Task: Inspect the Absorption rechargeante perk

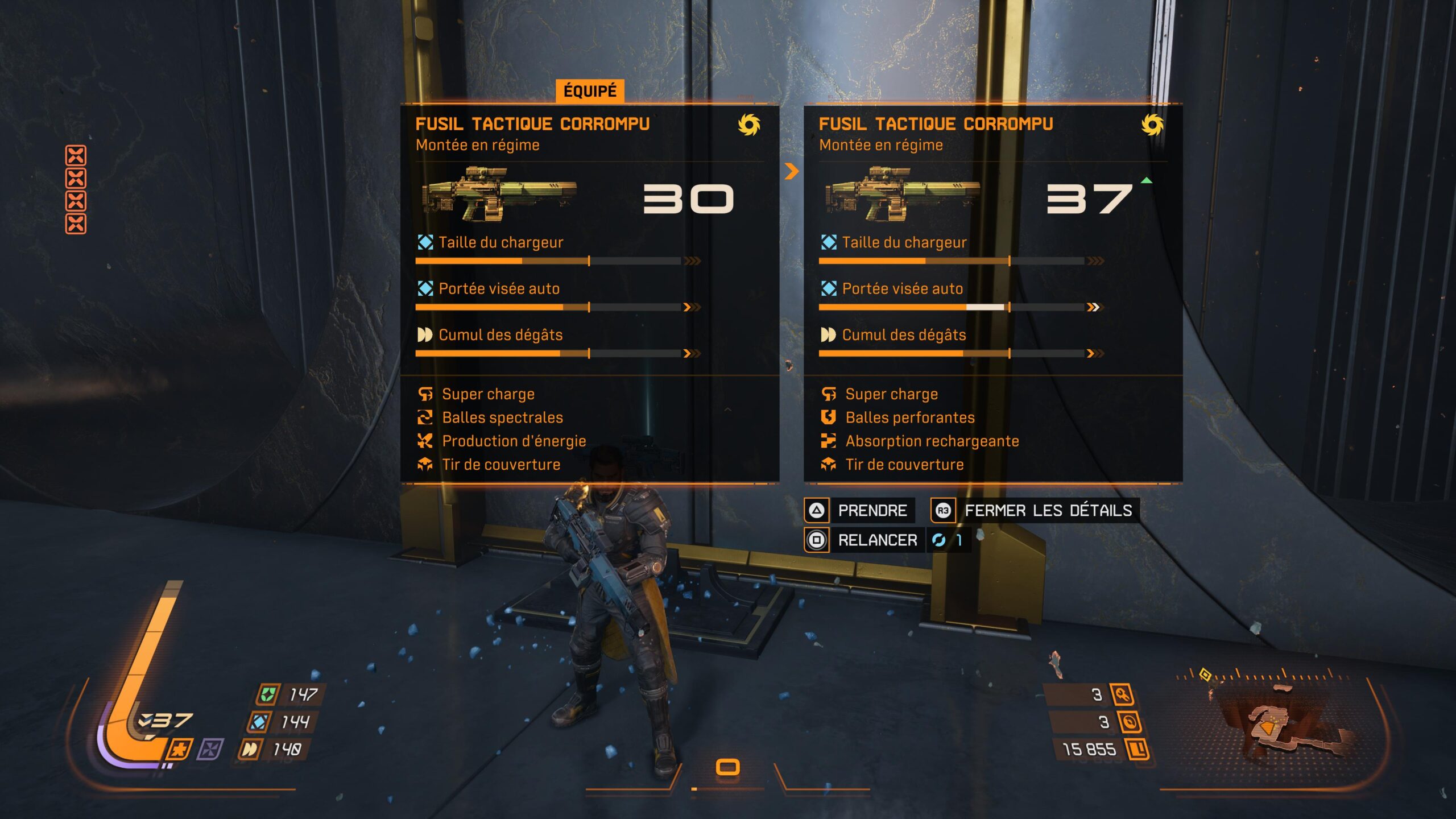Action: [932, 441]
